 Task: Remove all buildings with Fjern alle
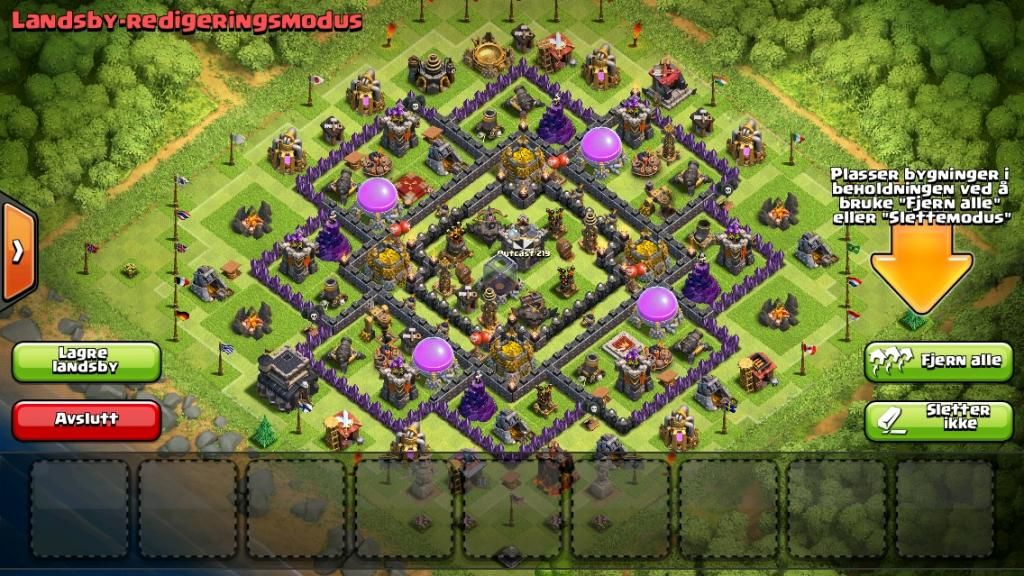pos(938,361)
